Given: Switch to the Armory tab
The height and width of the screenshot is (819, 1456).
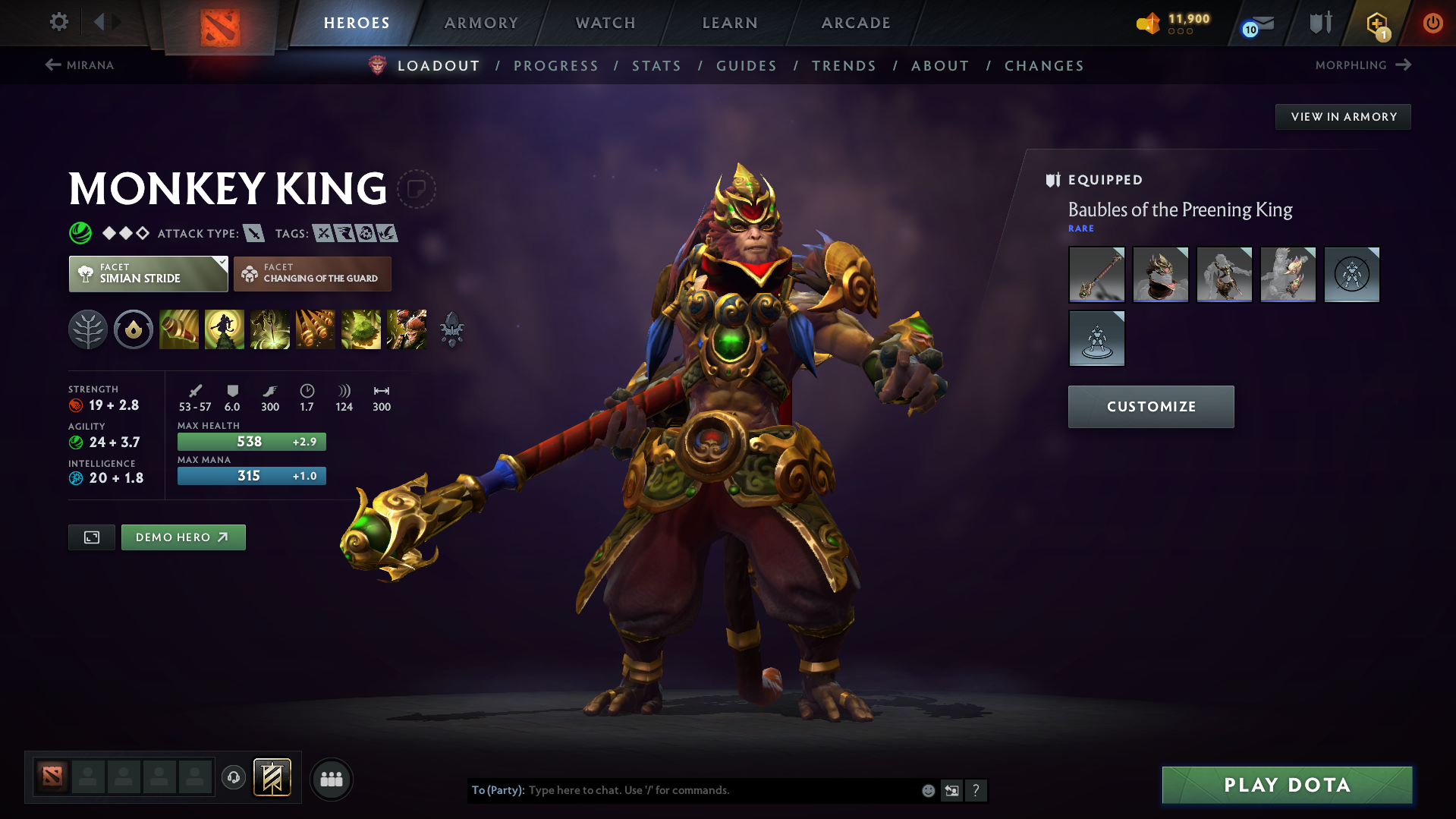Looking at the screenshot, I should [481, 23].
